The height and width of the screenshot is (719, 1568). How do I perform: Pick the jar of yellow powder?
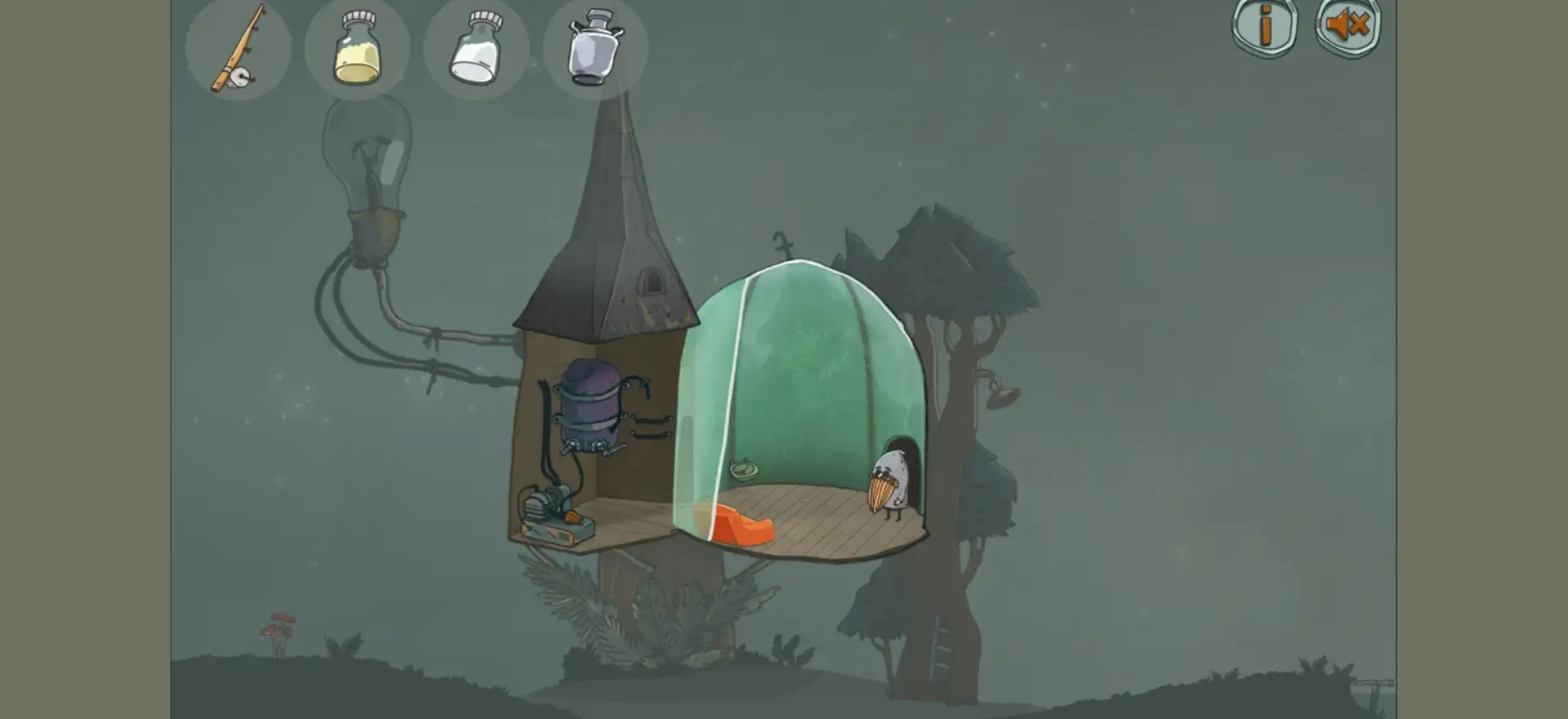tap(357, 49)
